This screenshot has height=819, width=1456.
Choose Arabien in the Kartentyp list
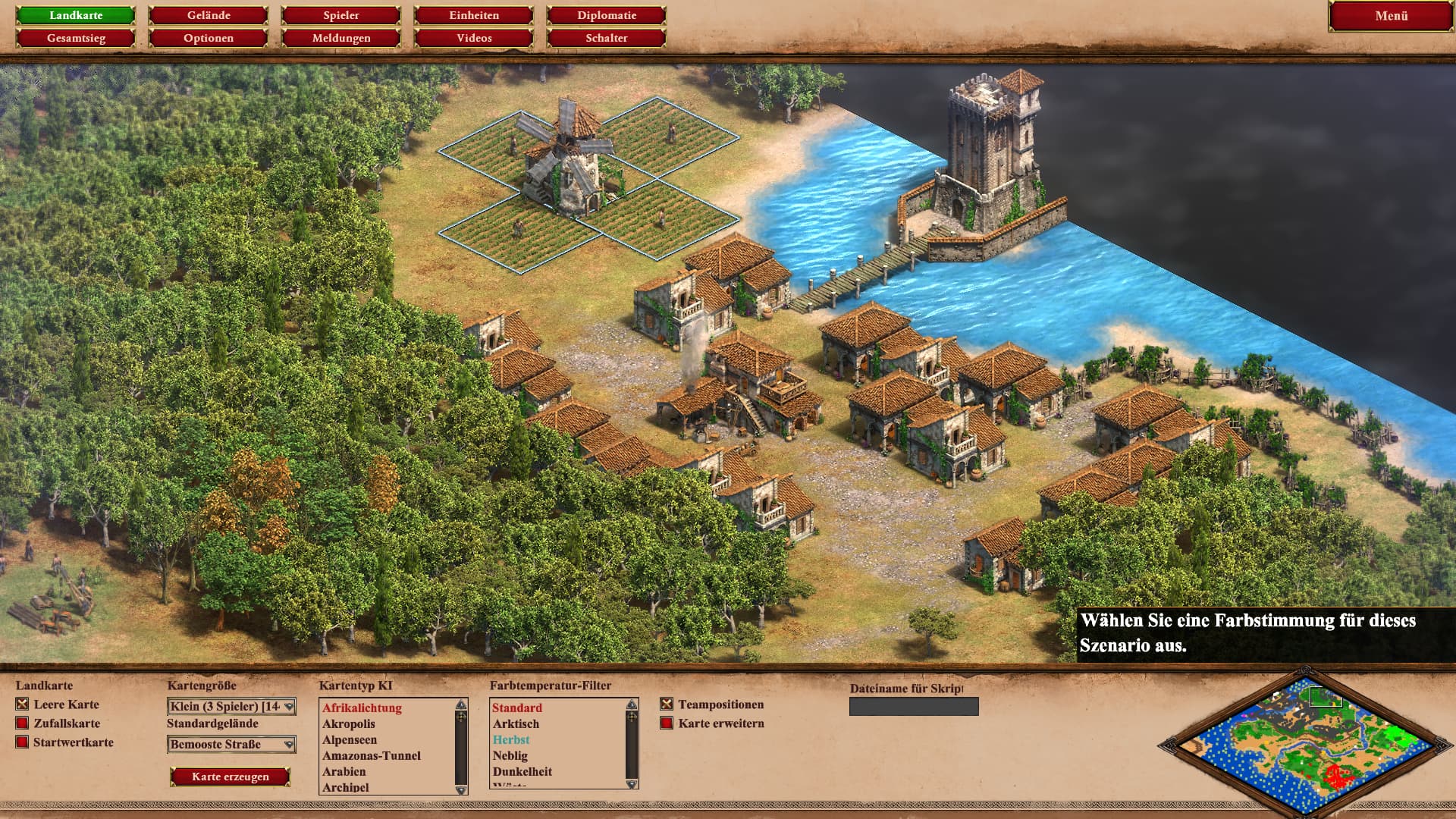tap(344, 771)
